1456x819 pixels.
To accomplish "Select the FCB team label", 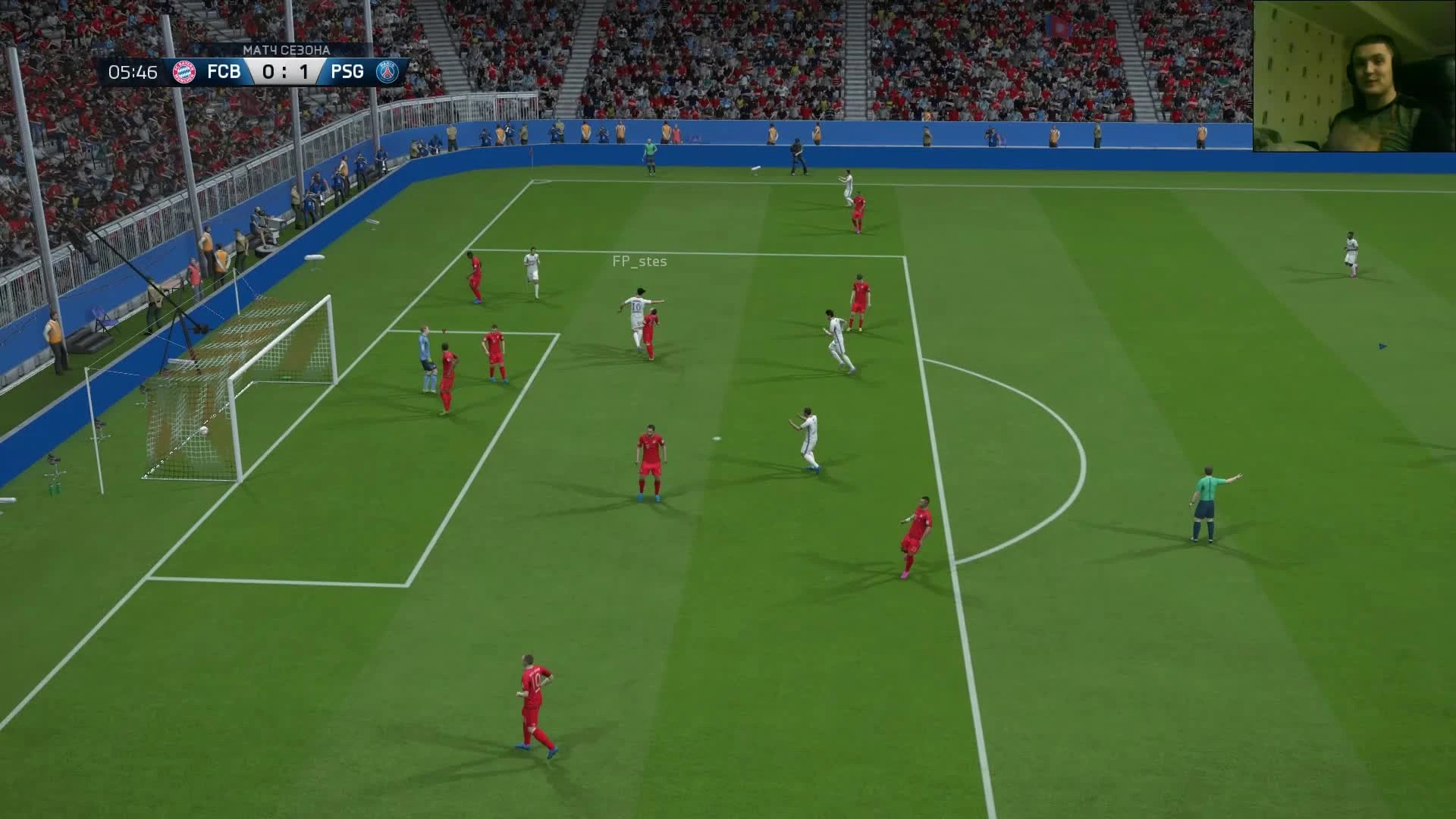I will point(224,72).
